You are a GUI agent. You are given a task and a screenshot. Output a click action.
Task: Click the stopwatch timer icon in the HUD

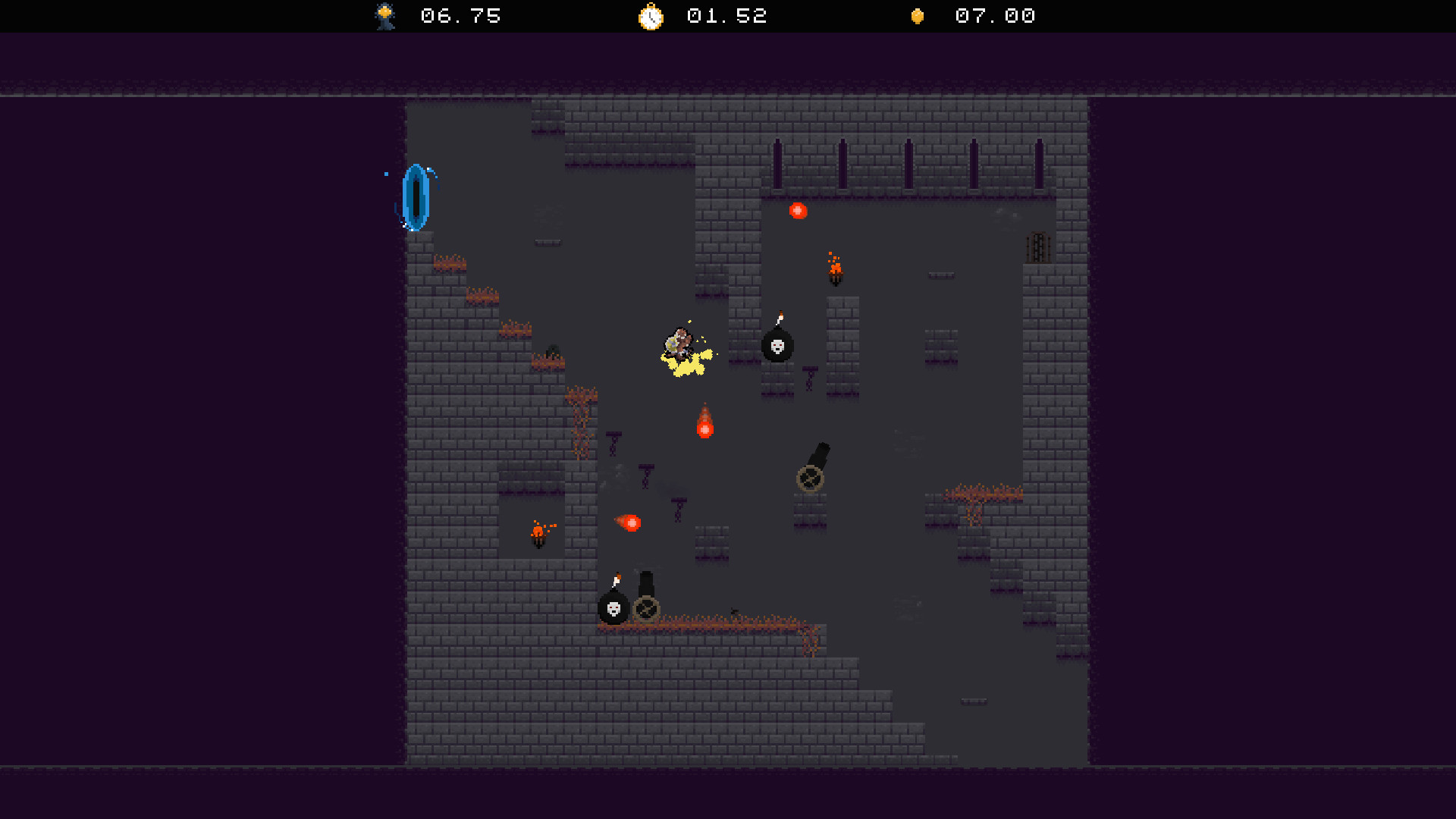651,16
